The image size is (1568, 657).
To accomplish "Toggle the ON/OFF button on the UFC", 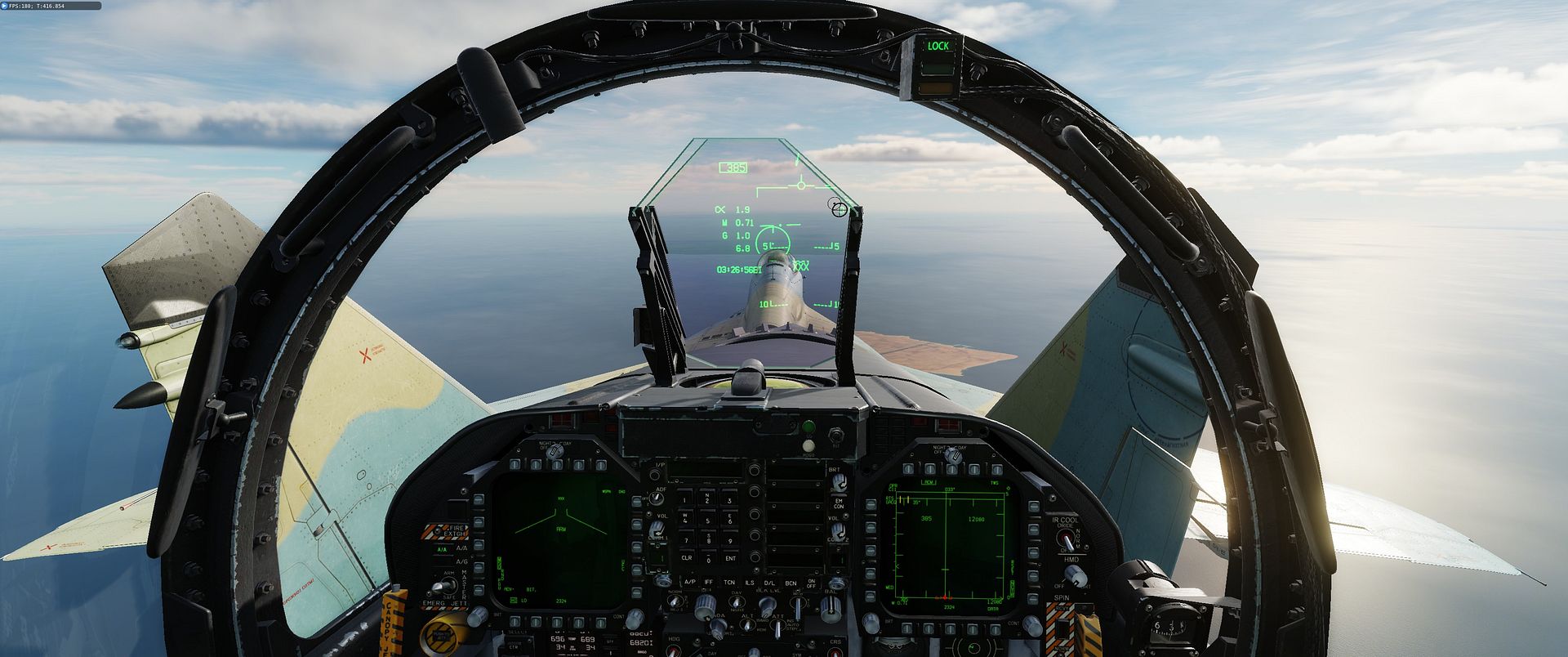I will coord(811,583).
